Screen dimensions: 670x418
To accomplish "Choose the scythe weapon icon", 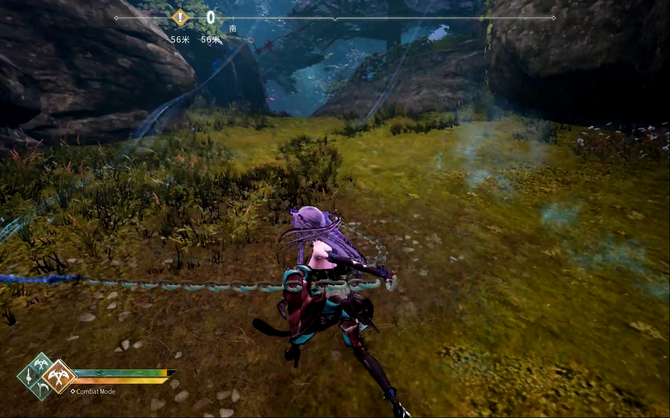I will coord(41,391).
